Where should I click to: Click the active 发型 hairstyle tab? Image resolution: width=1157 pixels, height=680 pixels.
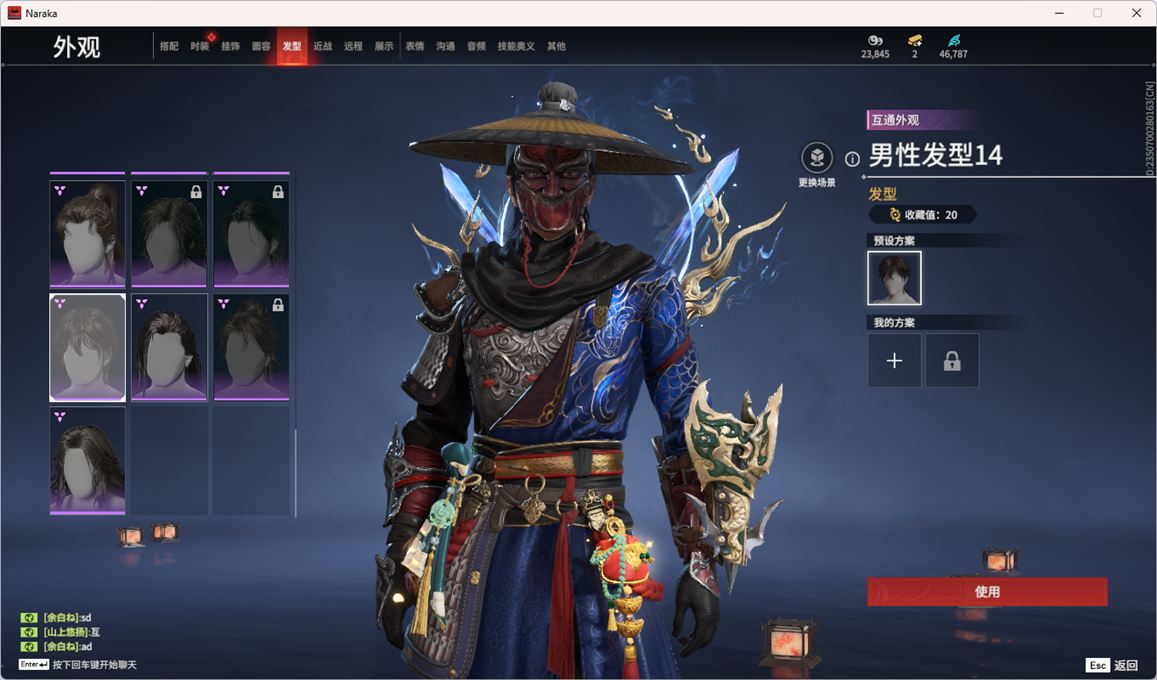[292, 46]
